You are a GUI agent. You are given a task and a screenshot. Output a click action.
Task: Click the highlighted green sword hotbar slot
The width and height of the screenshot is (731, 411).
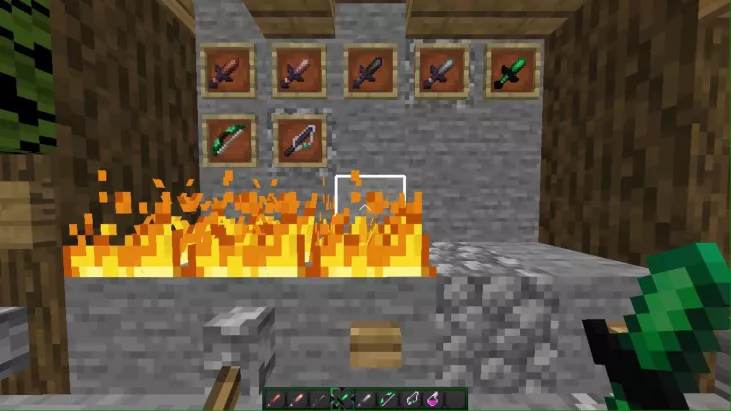click(342, 400)
